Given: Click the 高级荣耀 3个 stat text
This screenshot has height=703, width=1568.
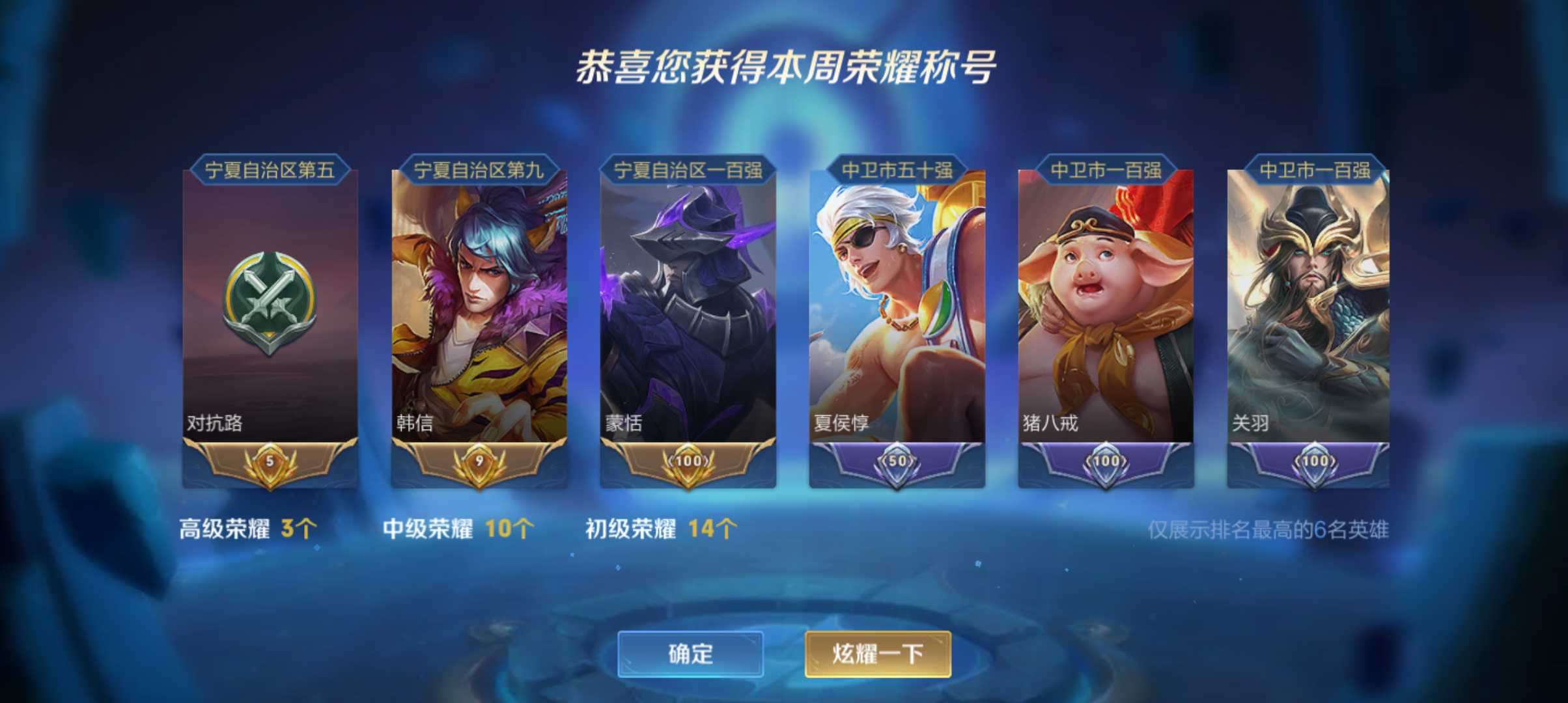Looking at the screenshot, I should click(247, 530).
